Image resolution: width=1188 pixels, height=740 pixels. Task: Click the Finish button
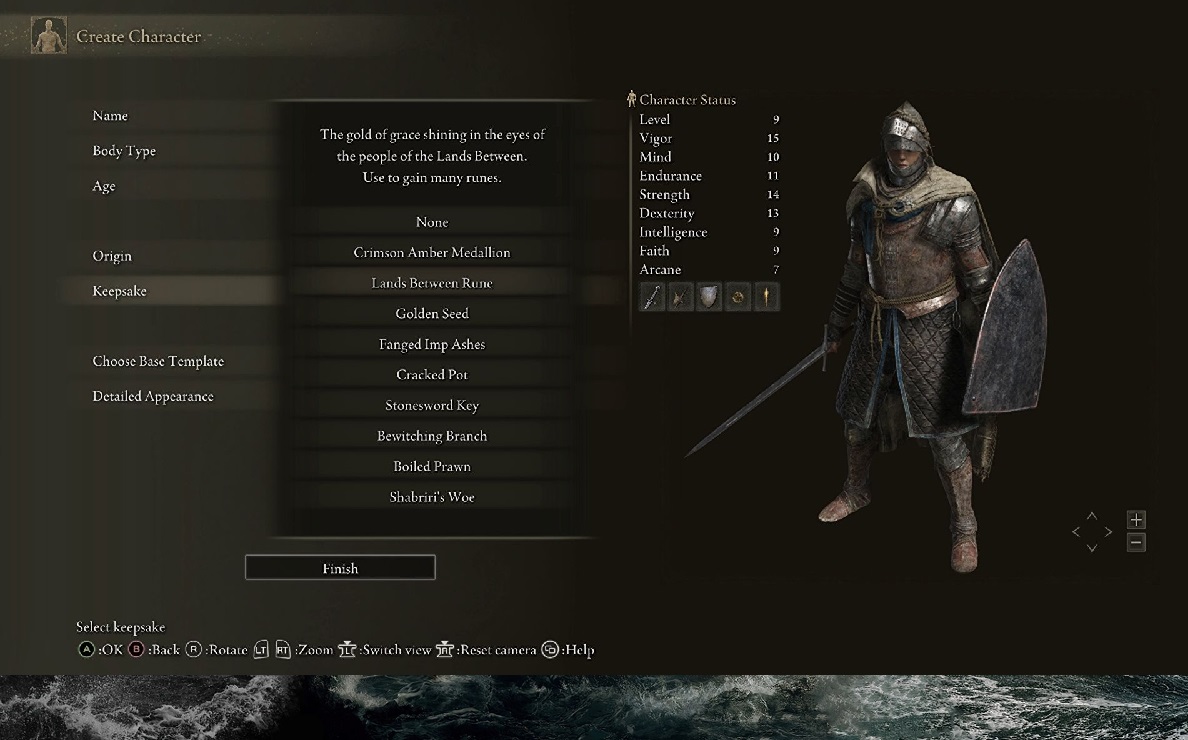340,568
